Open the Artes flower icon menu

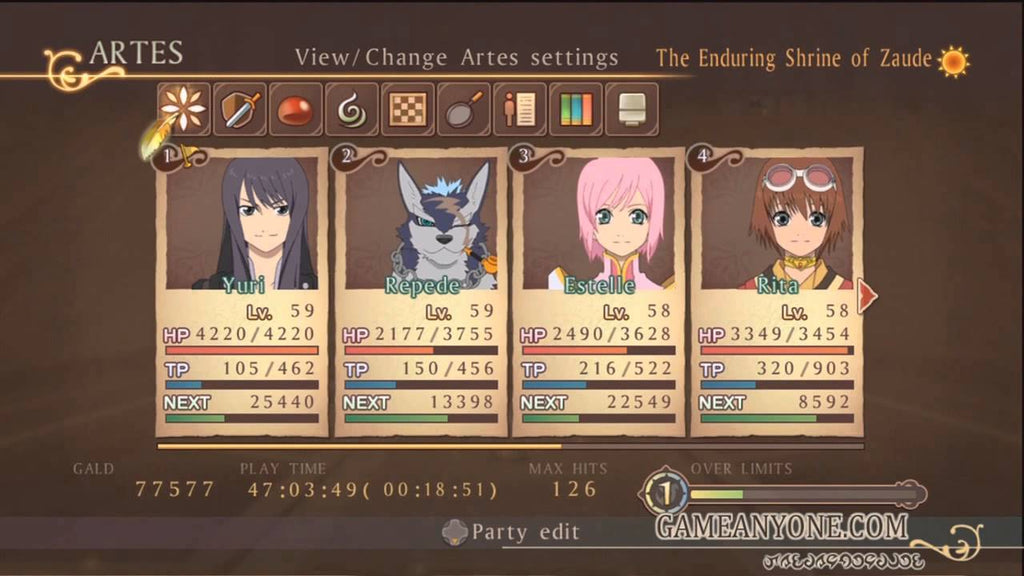coord(184,109)
